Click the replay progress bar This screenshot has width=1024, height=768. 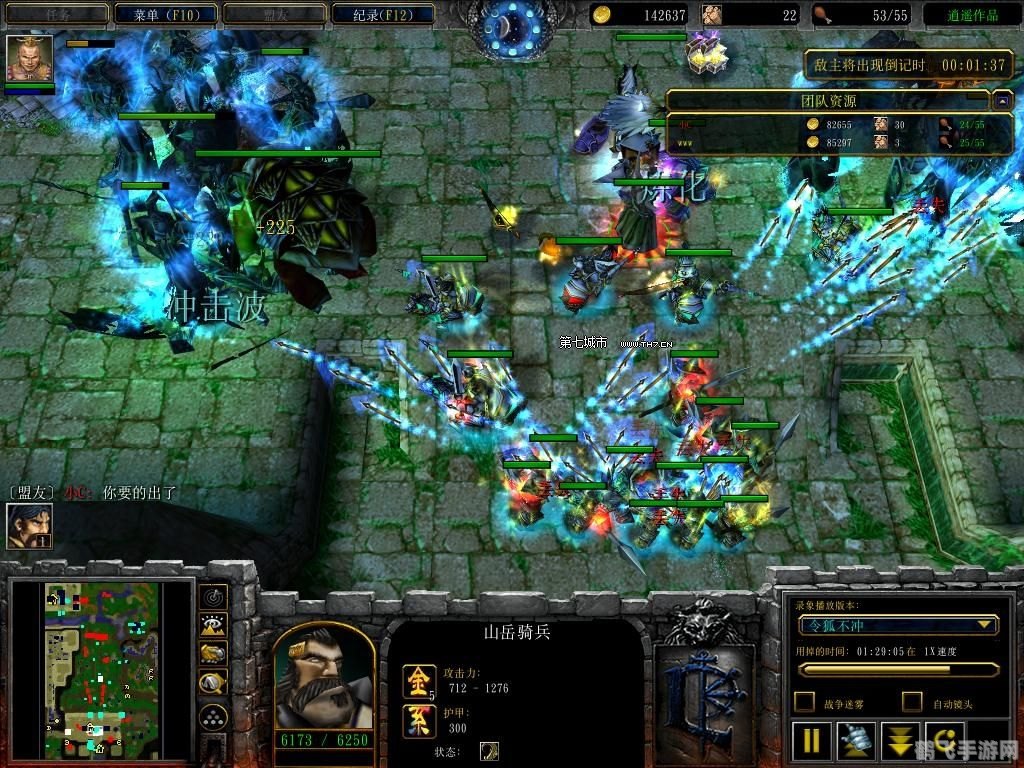(897, 670)
